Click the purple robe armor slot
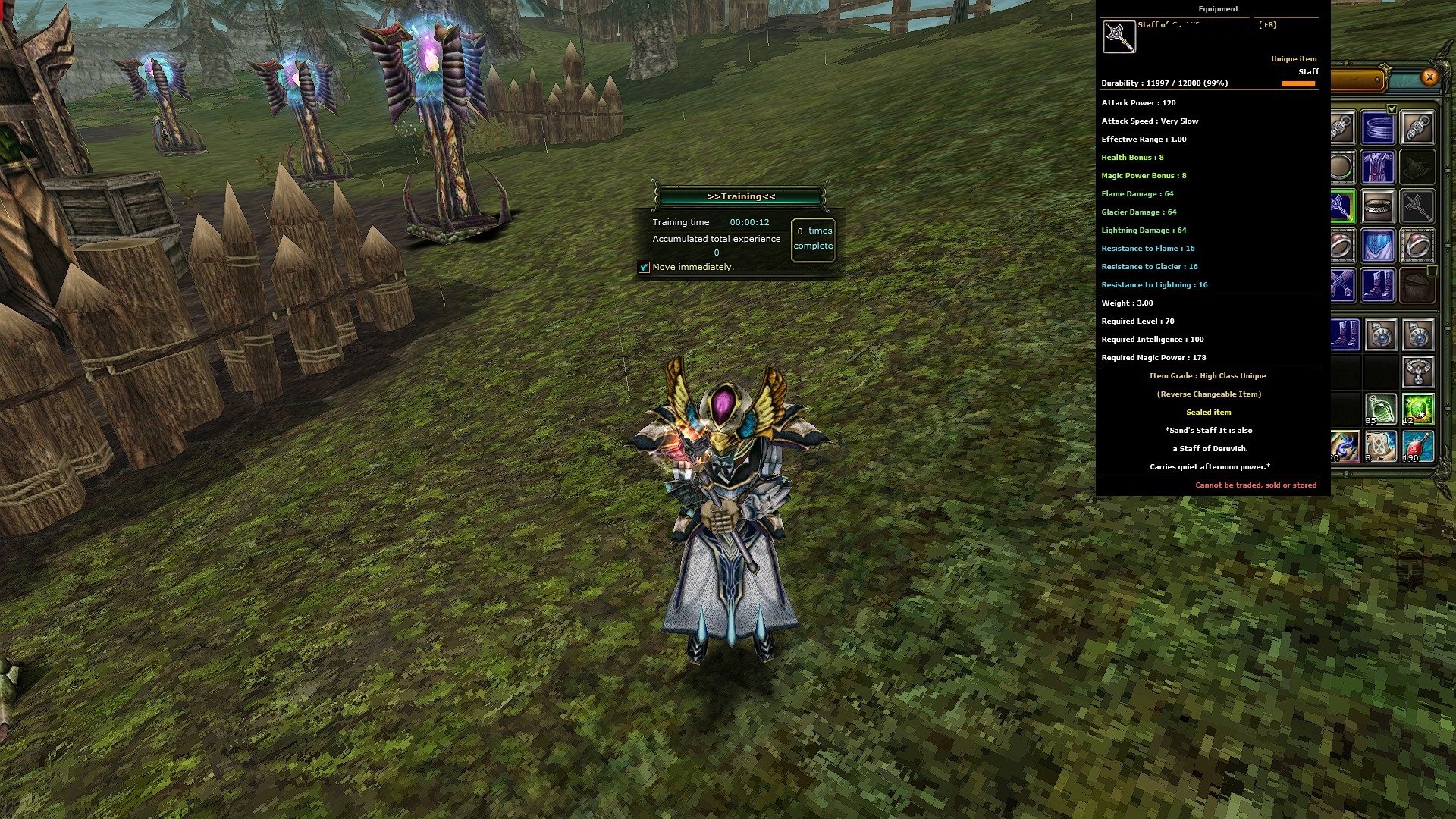 (x=1378, y=167)
